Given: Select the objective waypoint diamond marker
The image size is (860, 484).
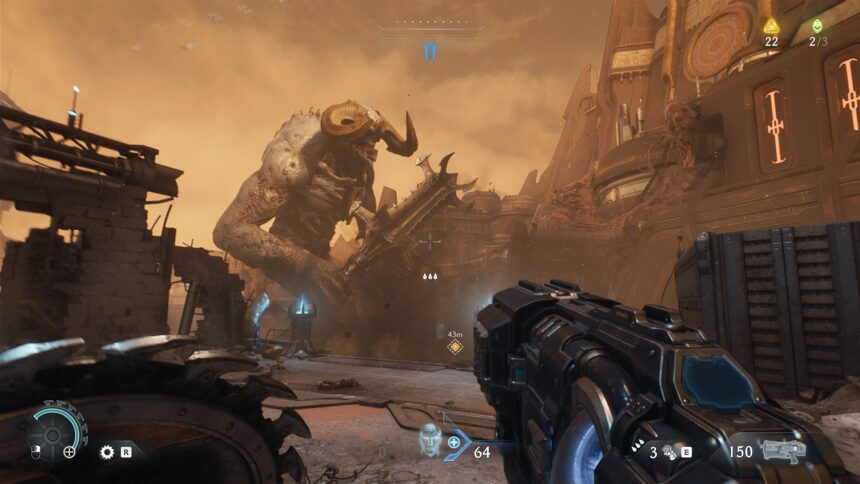Looking at the screenshot, I should point(454,347).
